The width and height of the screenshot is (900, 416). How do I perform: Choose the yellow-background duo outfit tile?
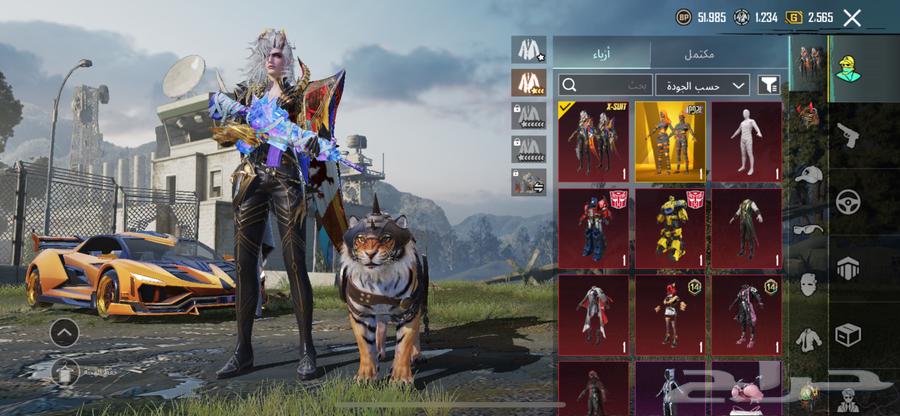coord(670,141)
